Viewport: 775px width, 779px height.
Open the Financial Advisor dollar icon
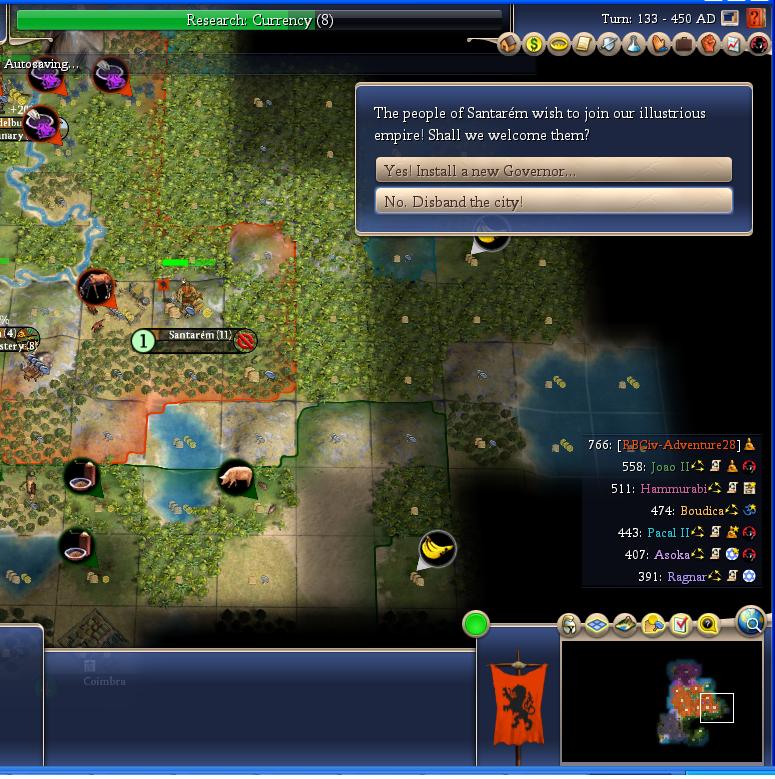[x=534, y=44]
